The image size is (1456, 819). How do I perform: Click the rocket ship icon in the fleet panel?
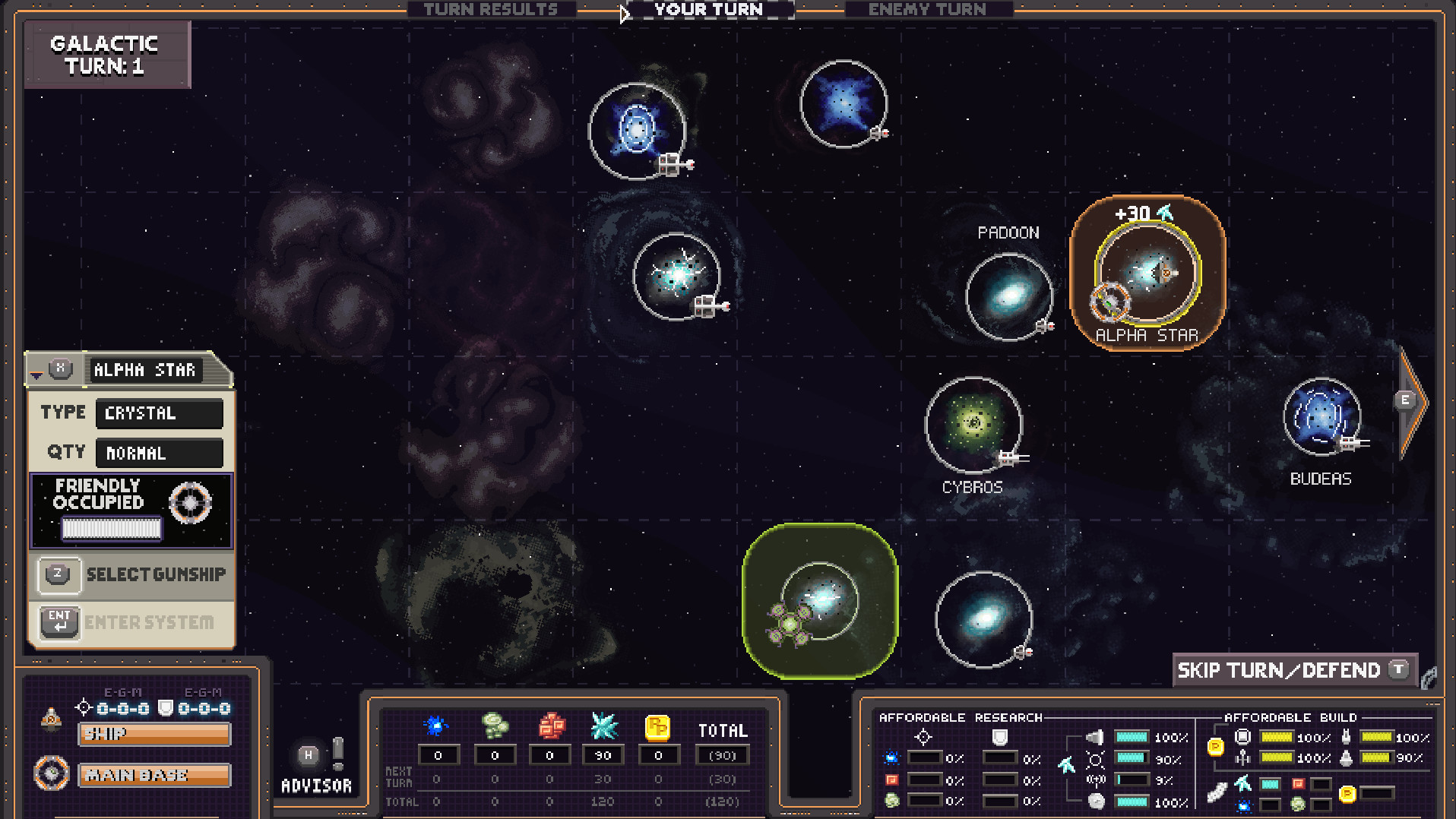coord(52,717)
